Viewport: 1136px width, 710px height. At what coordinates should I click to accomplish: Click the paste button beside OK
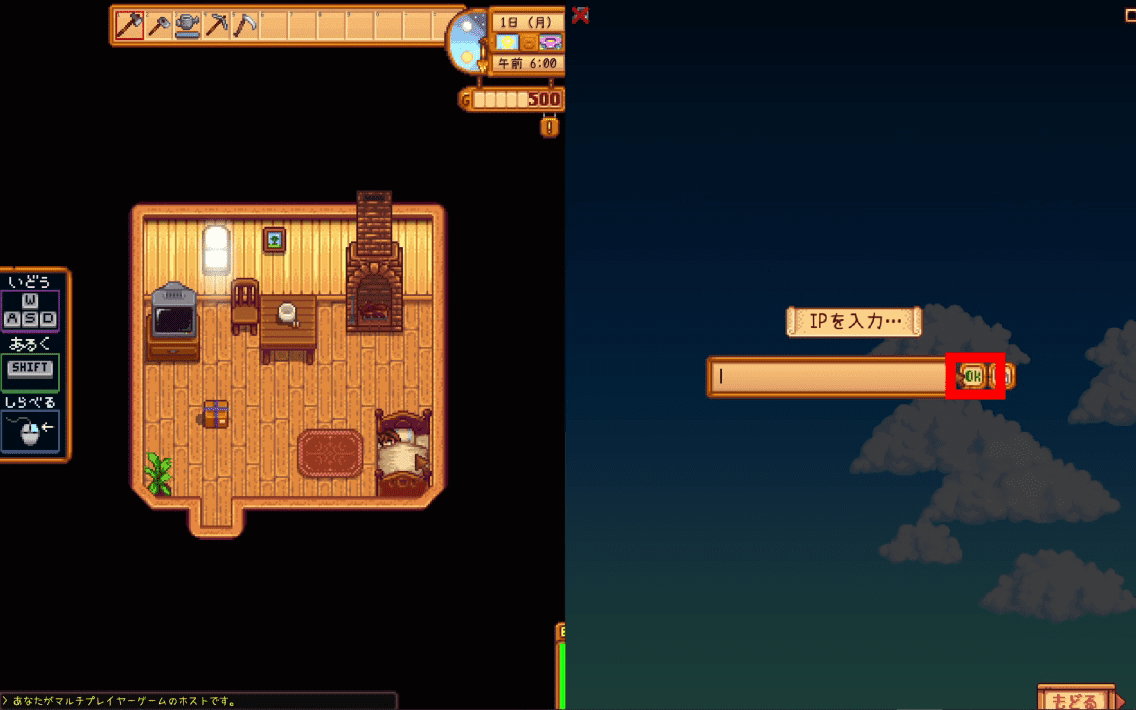pos(1006,376)
